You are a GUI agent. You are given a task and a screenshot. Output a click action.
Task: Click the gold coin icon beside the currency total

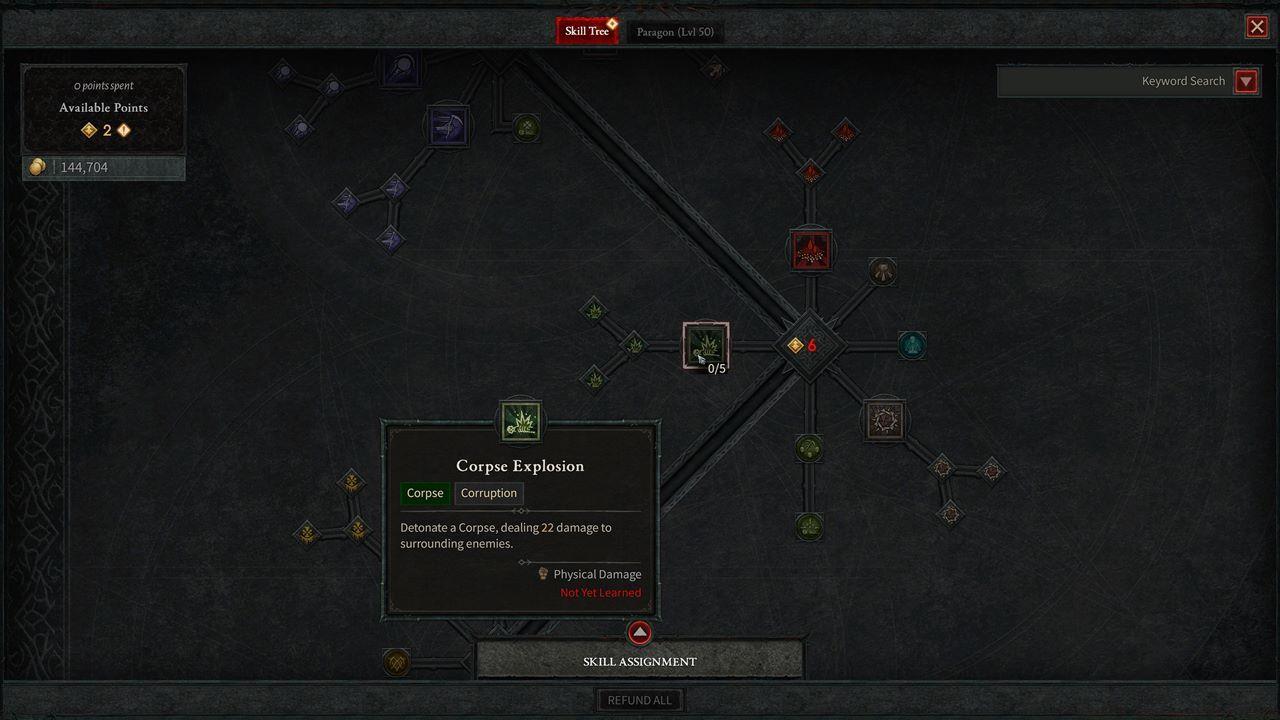pos(36,166)
